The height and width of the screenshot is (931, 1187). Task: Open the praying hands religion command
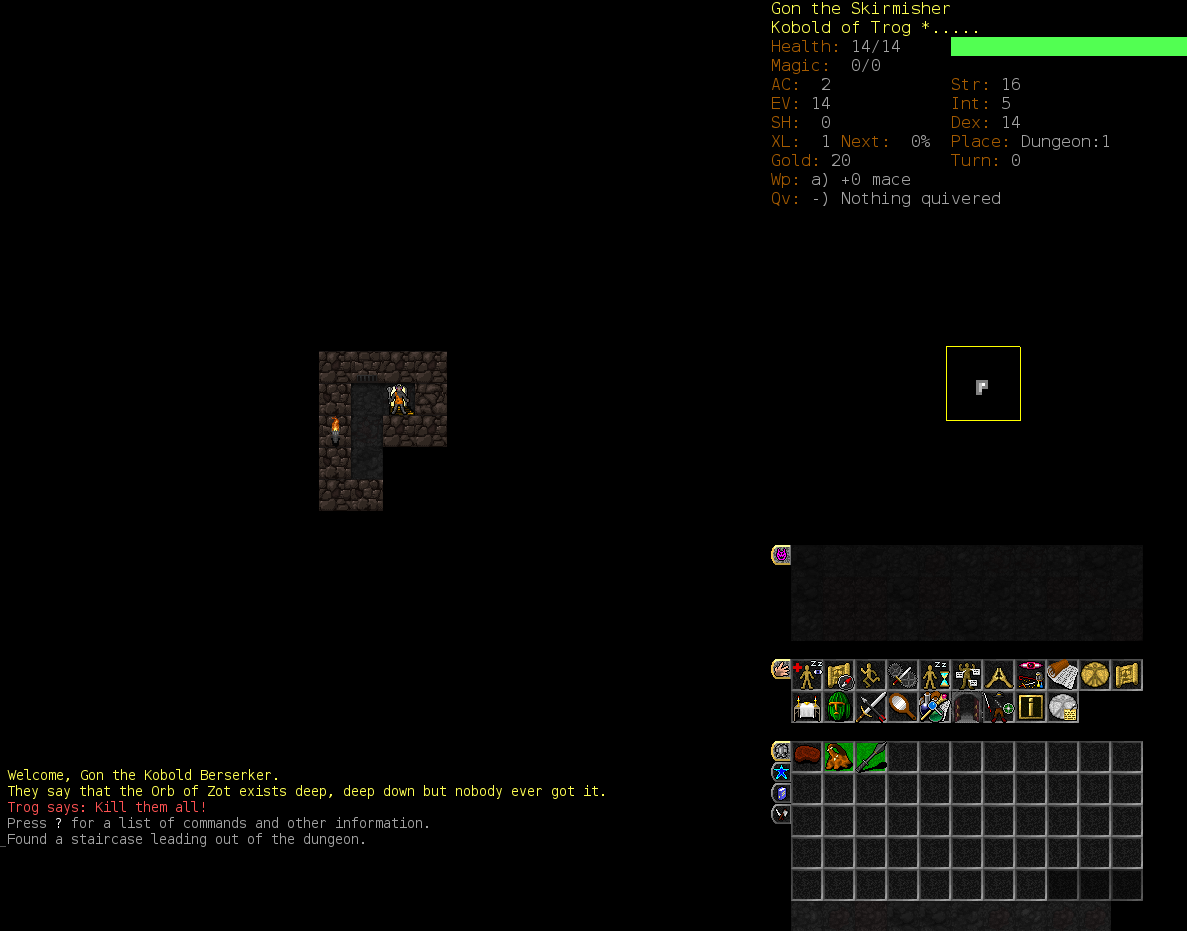[999, 676]
